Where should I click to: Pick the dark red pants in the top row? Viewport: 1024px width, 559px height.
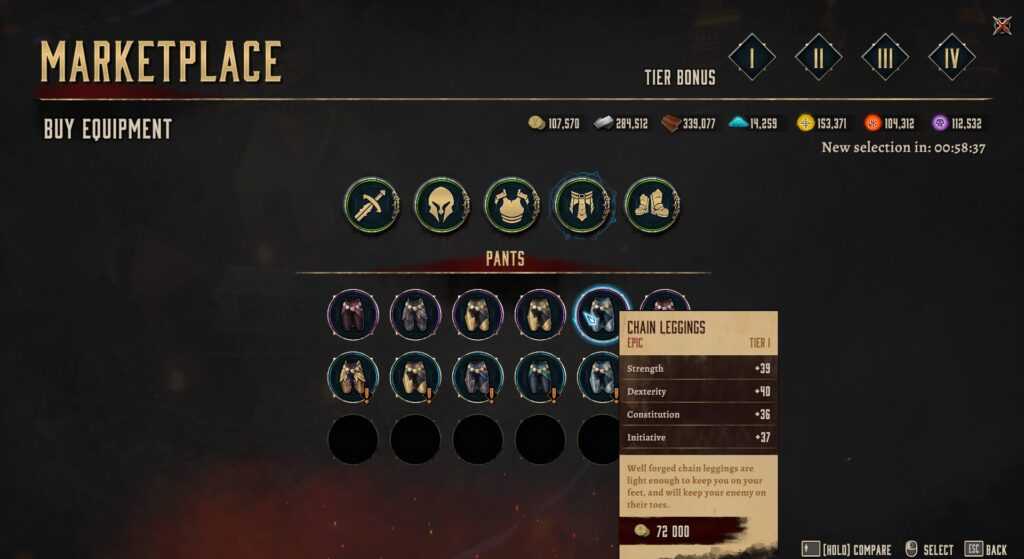[353, 315]
